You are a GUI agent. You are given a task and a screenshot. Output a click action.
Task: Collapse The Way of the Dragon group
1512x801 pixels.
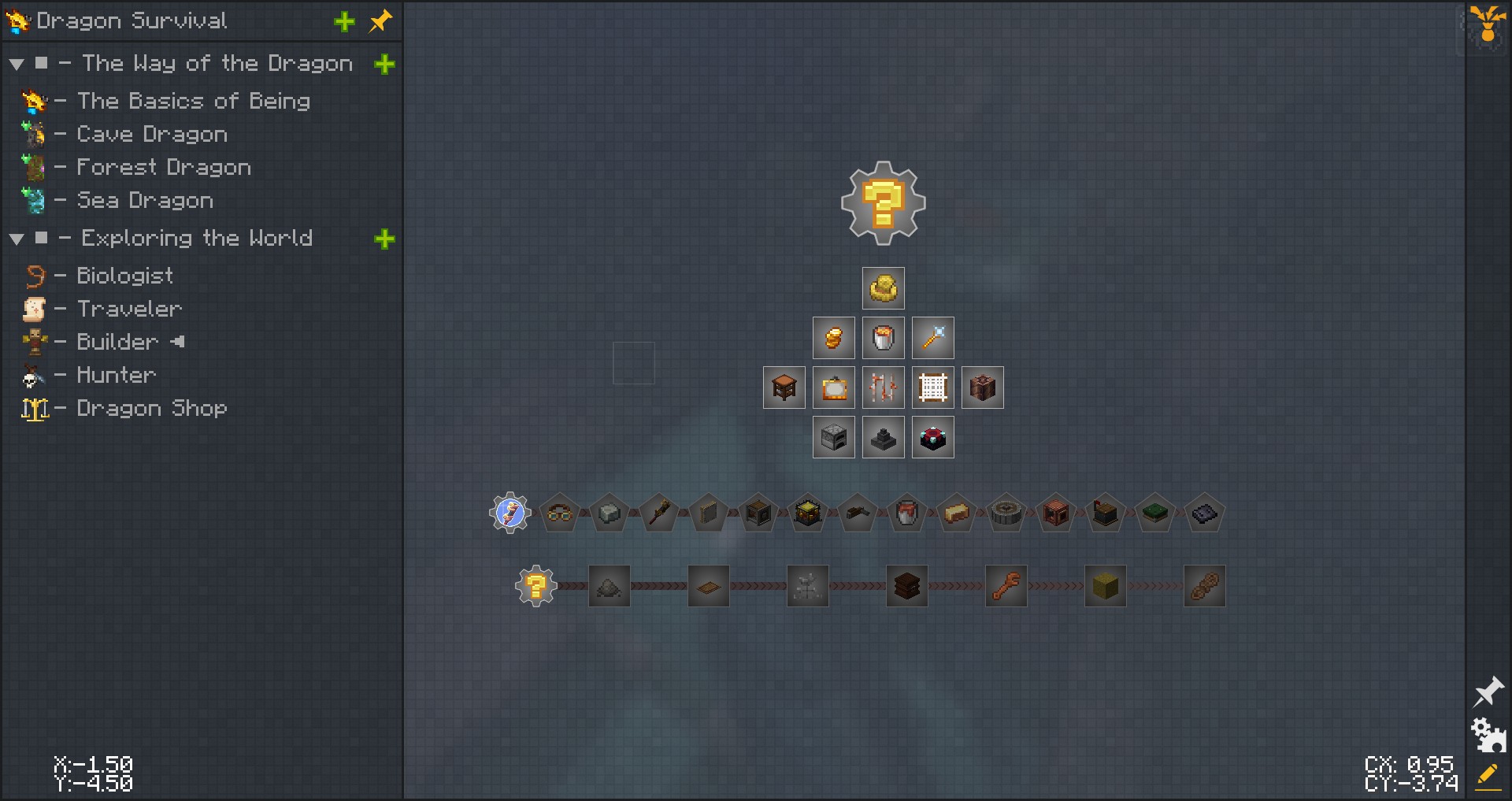(17, 65)
